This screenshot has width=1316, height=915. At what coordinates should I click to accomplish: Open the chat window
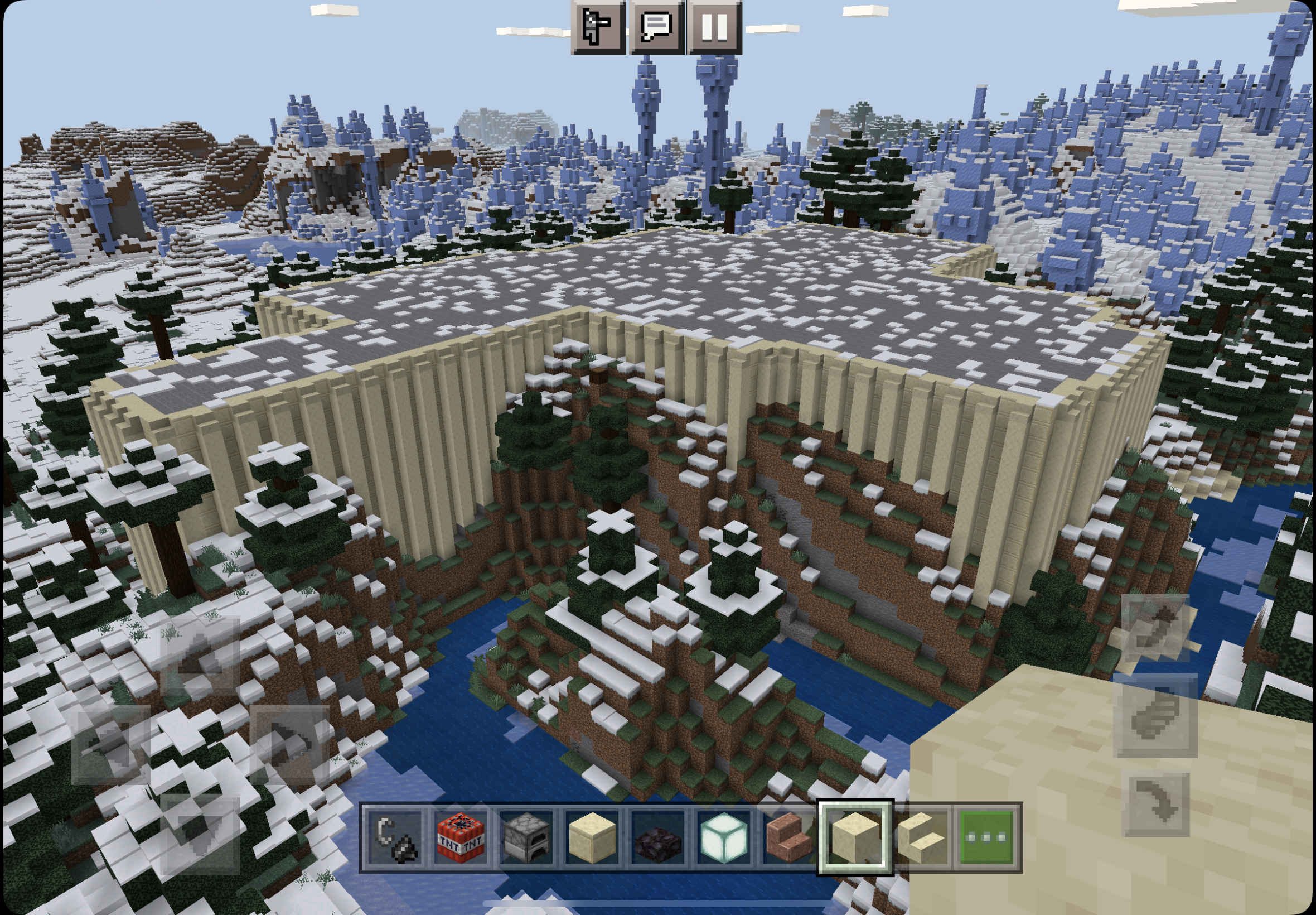[656, 26]
